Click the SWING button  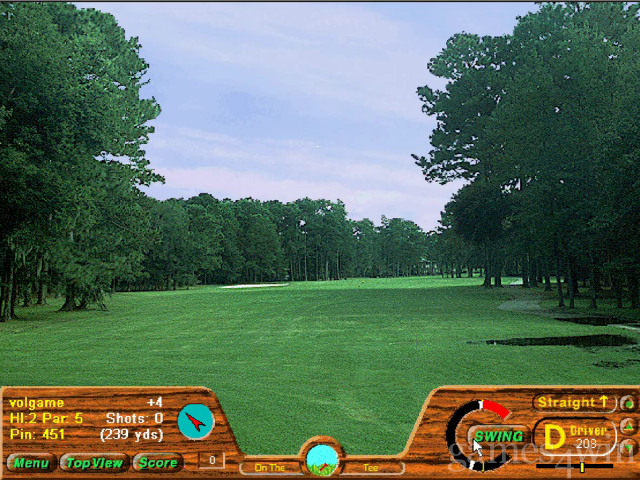click(x=498, y=436)
